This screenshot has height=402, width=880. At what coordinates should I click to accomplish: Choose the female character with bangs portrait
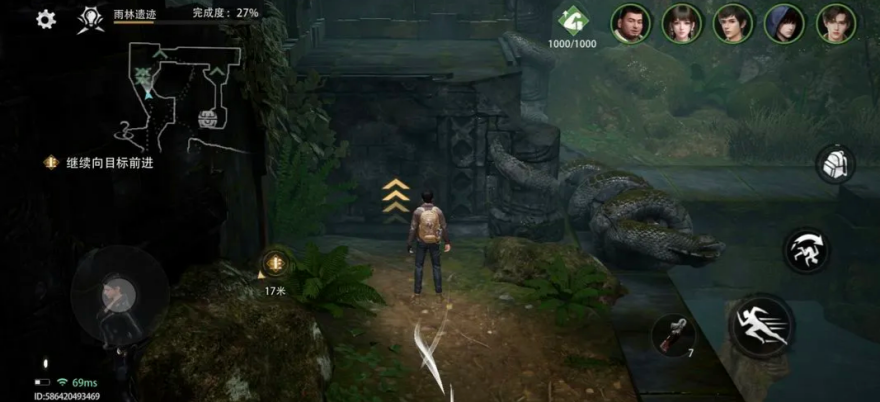coord(683,23)
